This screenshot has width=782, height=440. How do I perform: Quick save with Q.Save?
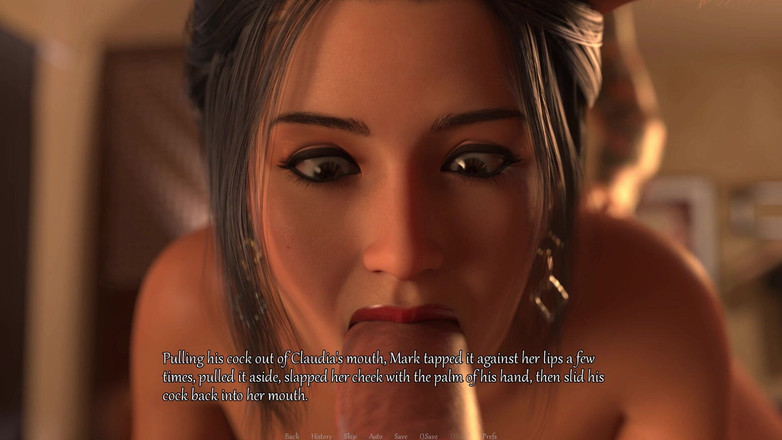point(428,436)
